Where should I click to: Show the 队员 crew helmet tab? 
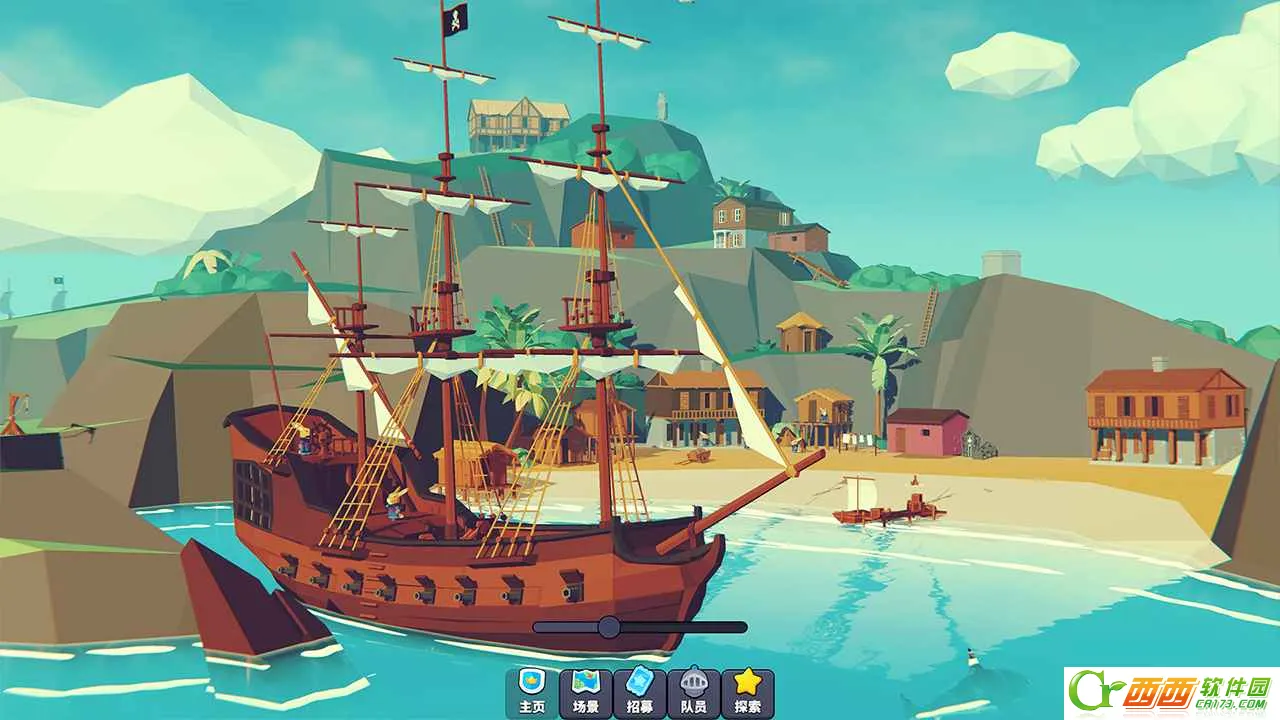(x=694, y=693)
